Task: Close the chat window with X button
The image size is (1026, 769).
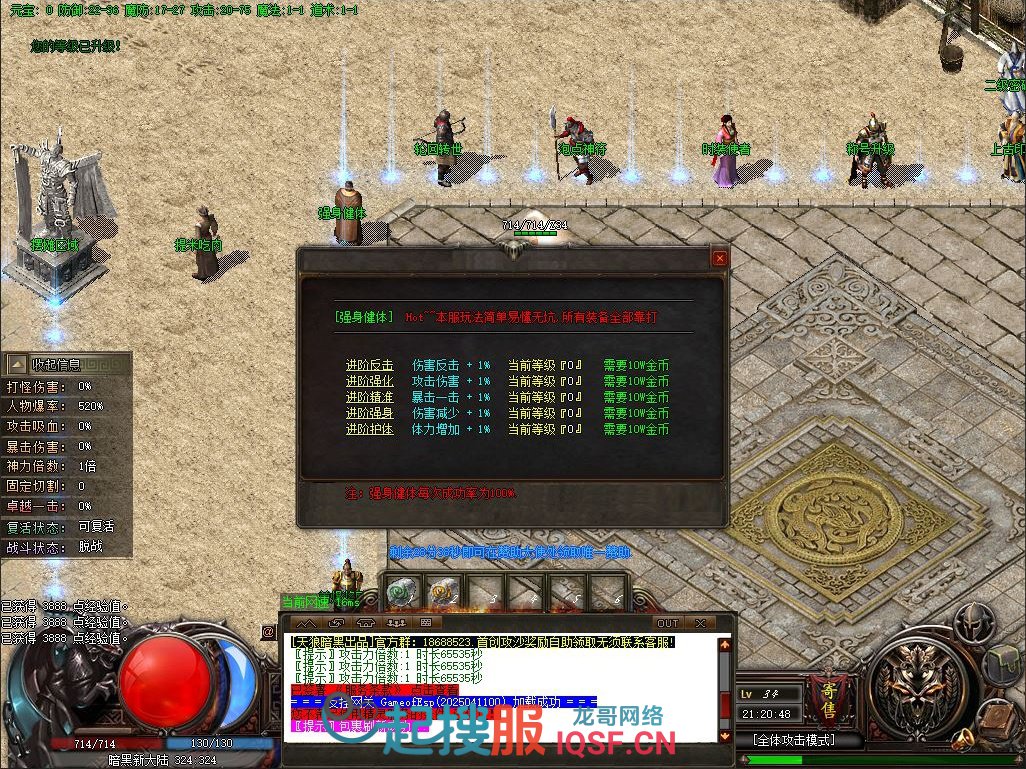Action: pos(700,623)
